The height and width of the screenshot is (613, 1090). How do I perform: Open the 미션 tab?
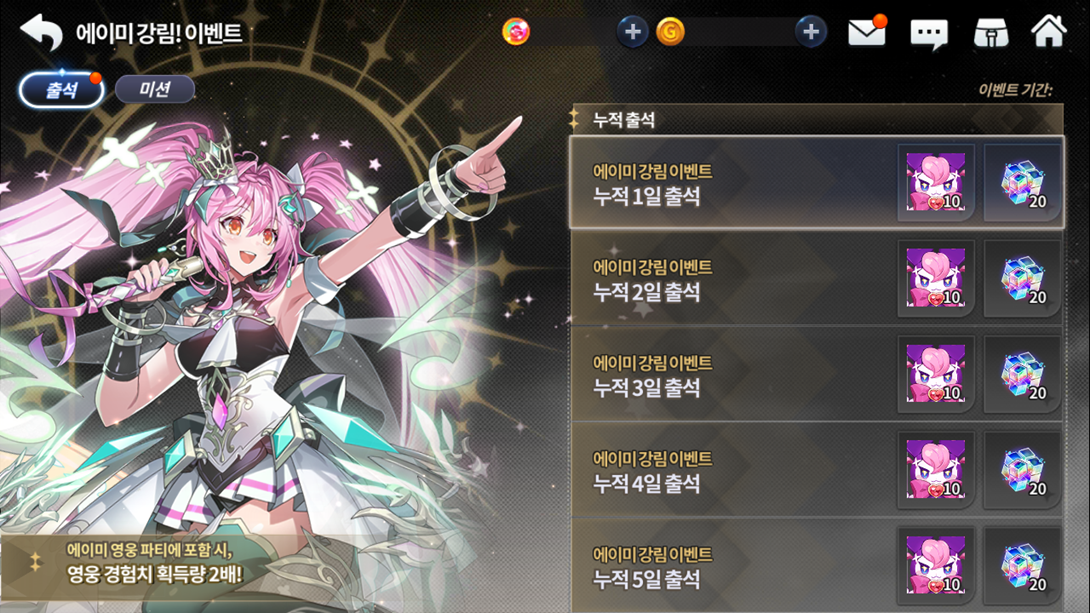[155, 90]
